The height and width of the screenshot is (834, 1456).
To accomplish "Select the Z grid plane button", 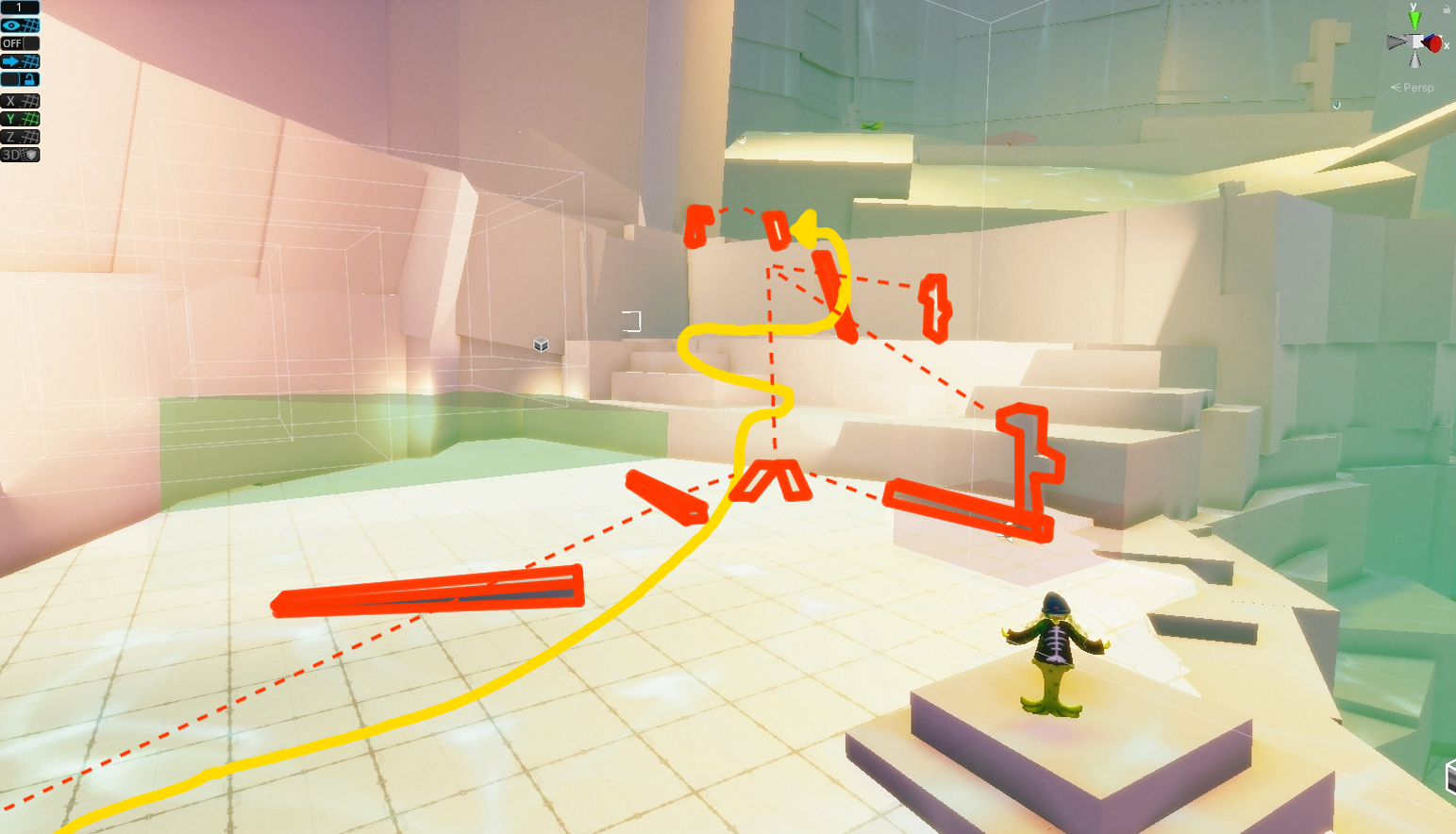I will tap(19, 135).
